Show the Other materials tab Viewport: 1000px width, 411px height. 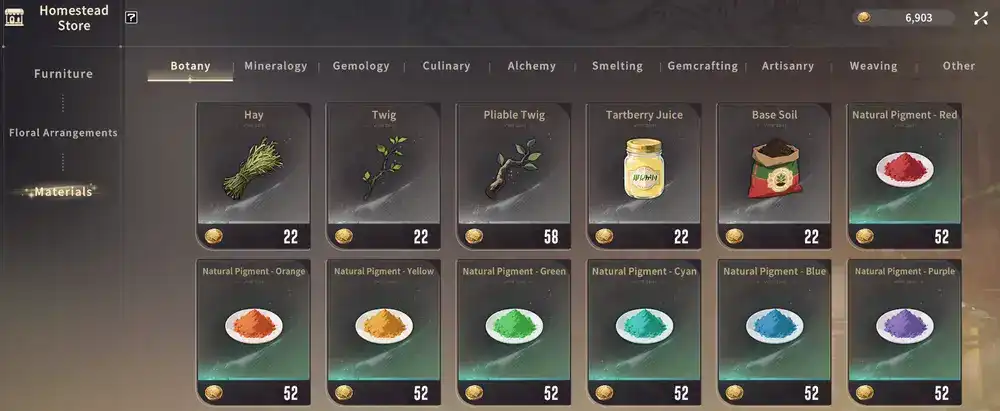958,66
